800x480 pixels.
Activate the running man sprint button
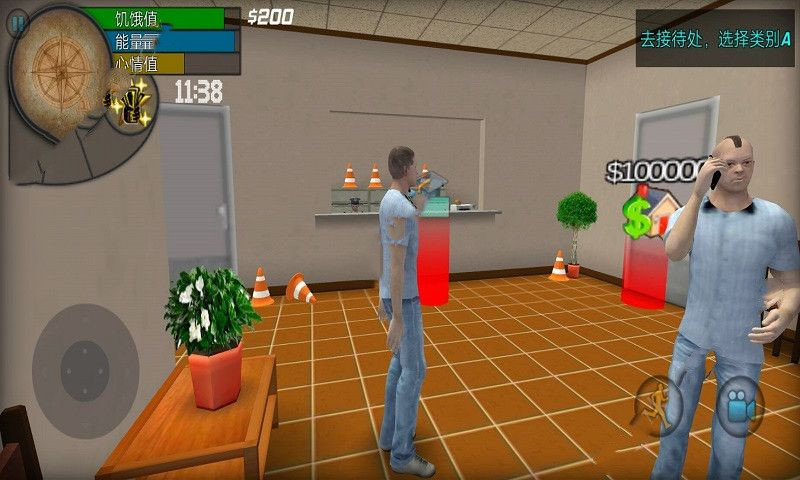[658, 403]
